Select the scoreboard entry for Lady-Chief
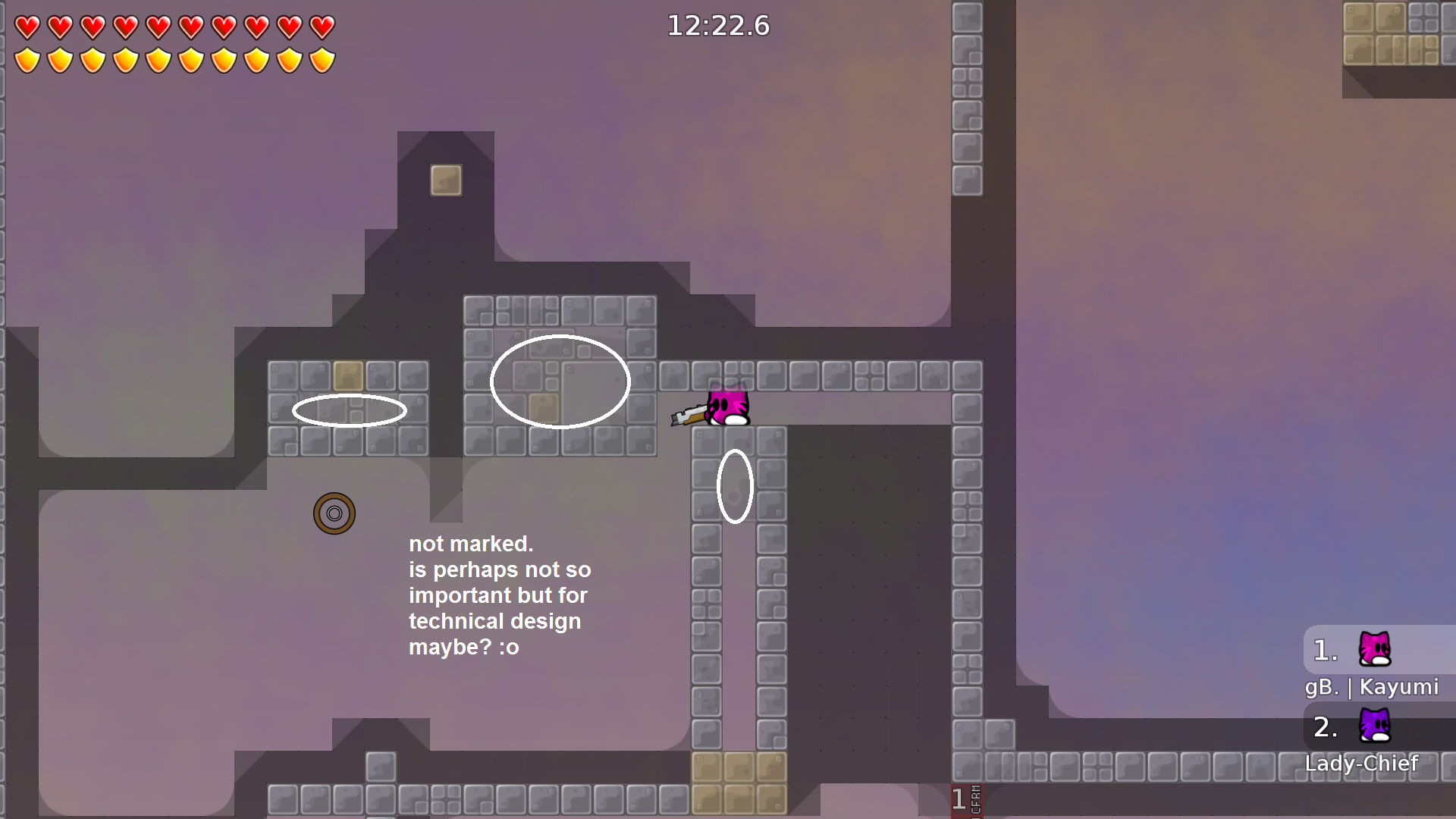 click(x=1361, y=763)
